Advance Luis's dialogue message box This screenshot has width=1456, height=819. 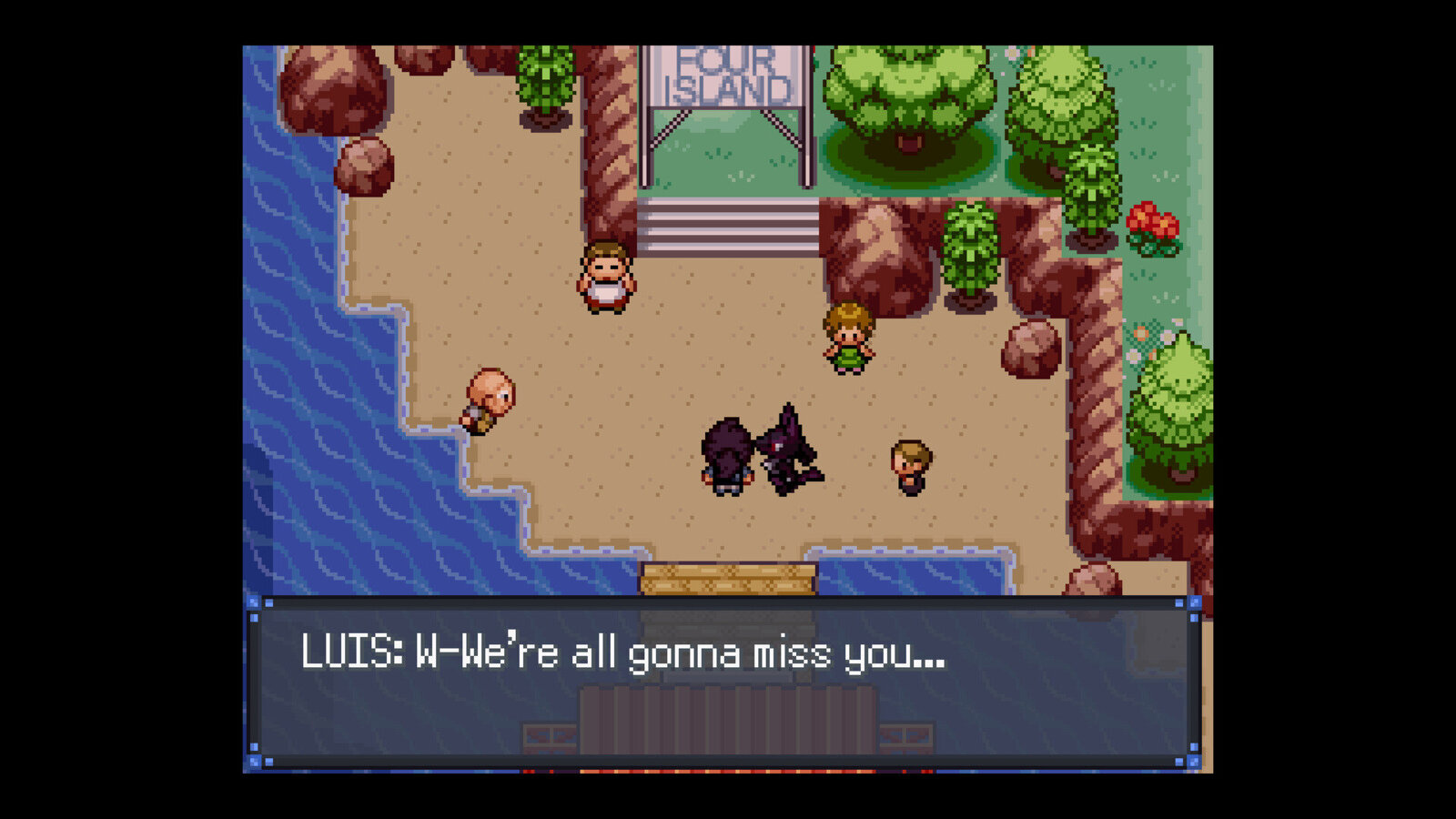point(724,682)
